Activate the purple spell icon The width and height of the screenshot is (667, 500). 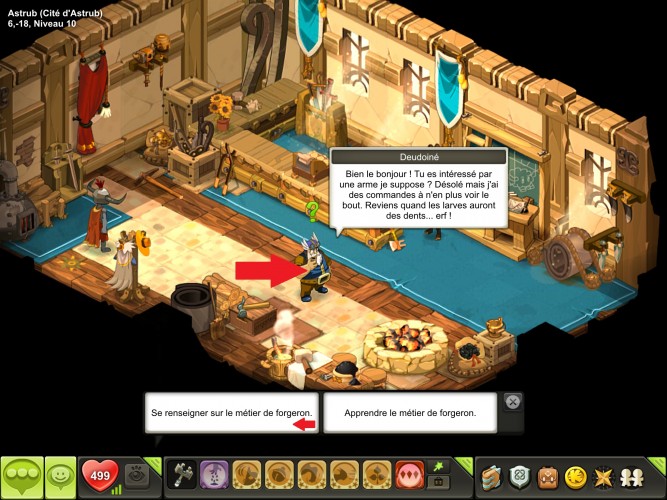pyautogui.click(x=214, y=474)
